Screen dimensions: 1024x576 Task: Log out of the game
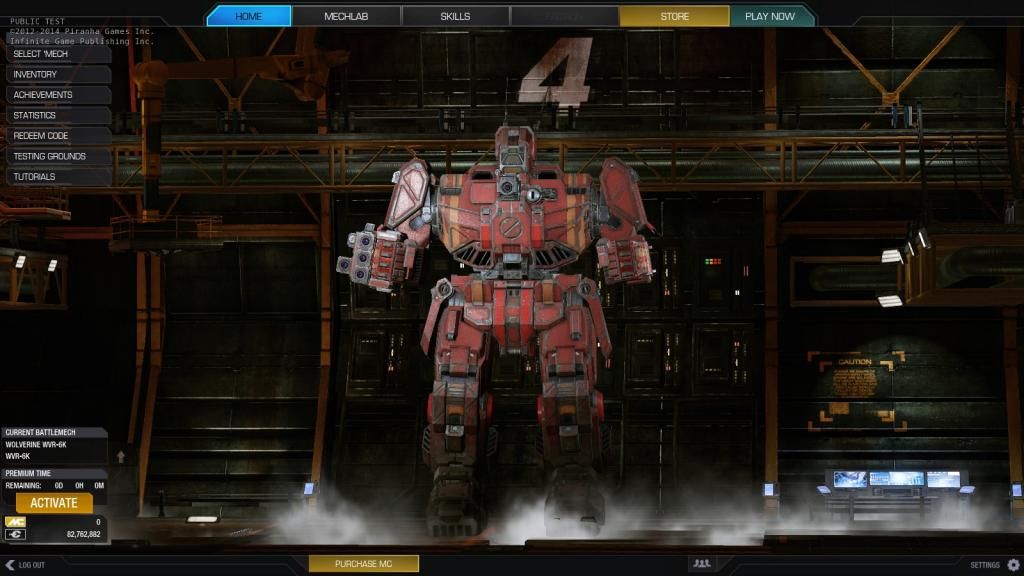pyautogui.click(x=25, y=565)
